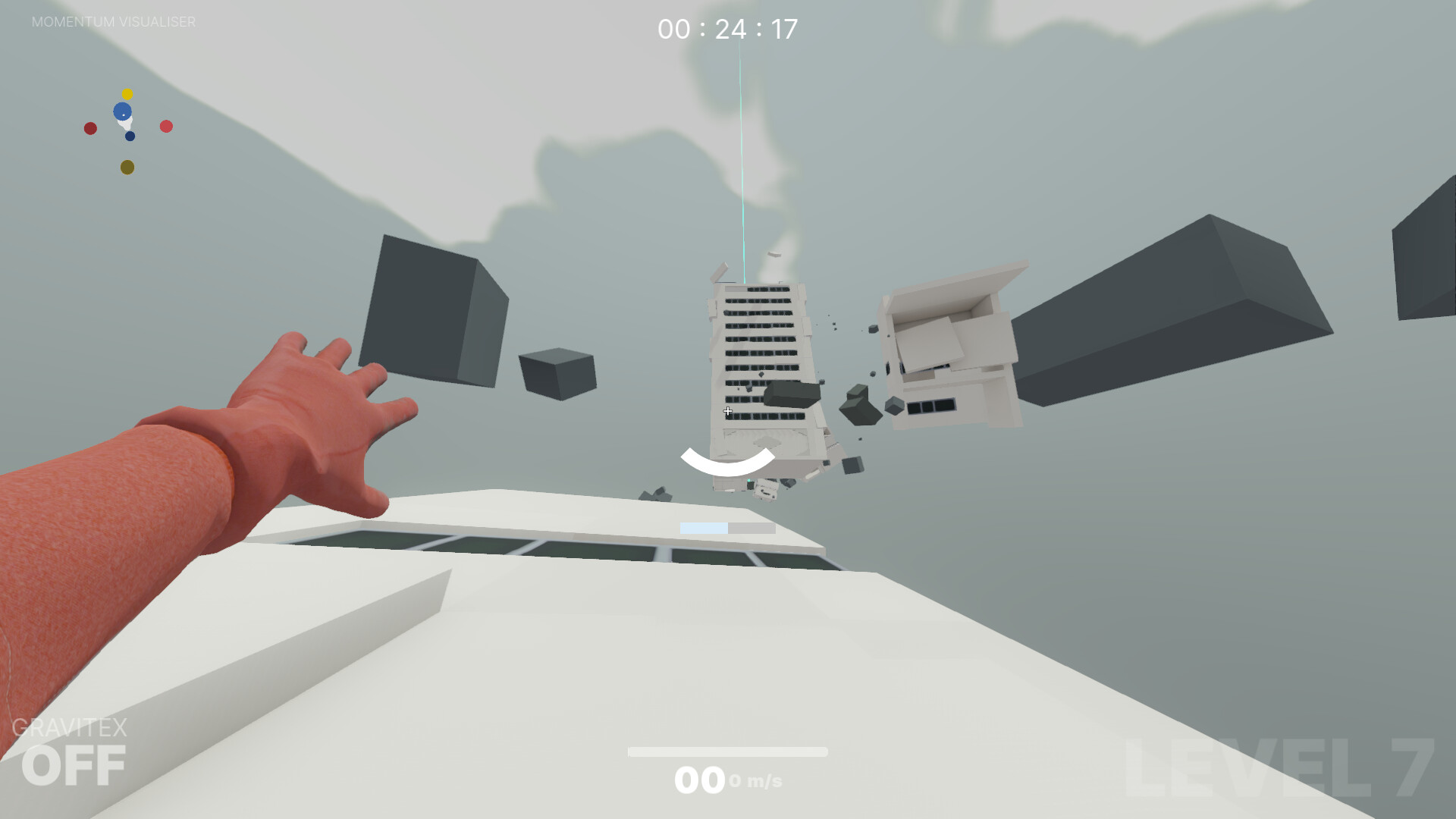This screenshot has height=819, width=1456.
Task: Click the large blue momentum visualiser orb
Action: [123, 111]
